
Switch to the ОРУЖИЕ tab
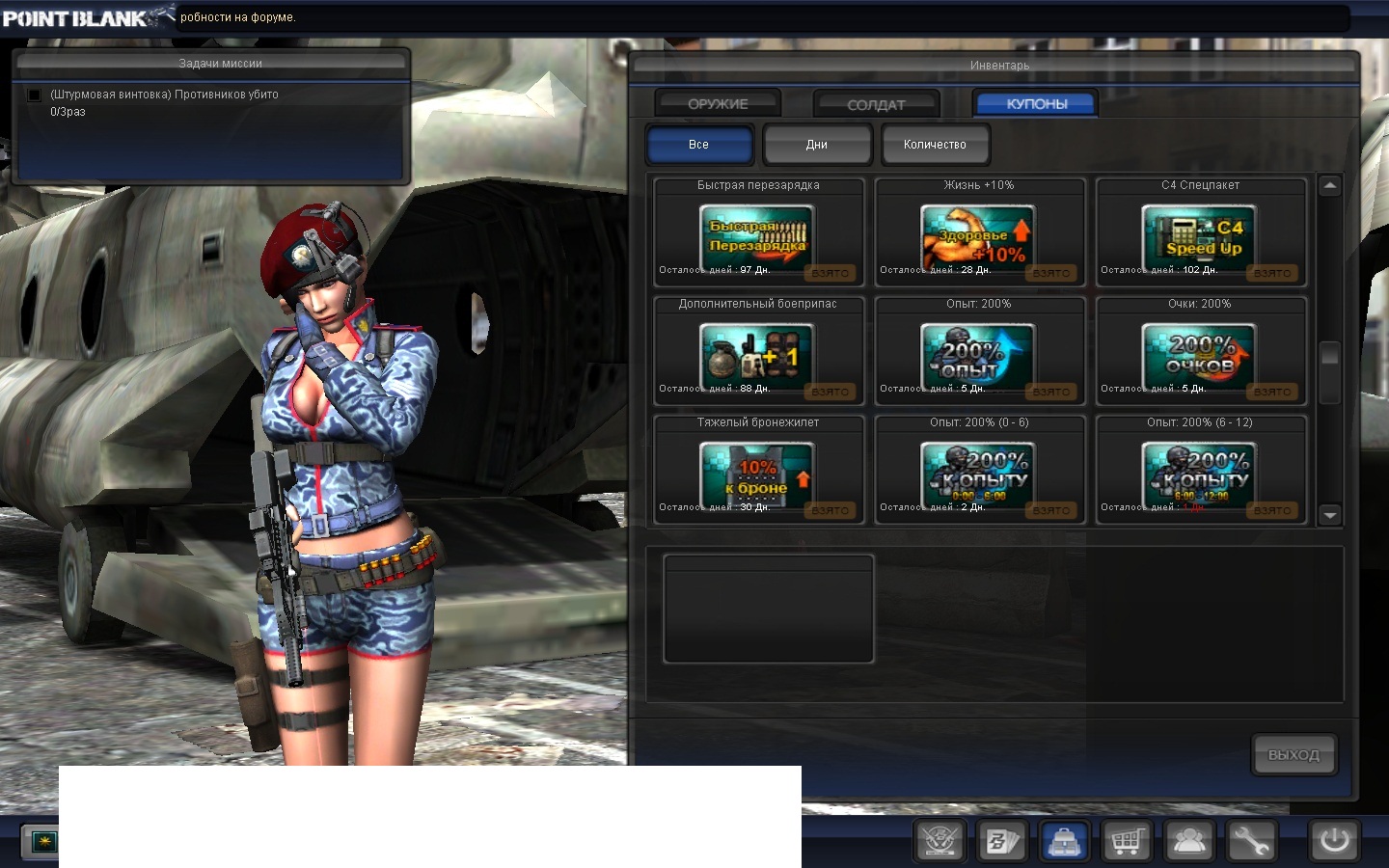pos(718,103)
